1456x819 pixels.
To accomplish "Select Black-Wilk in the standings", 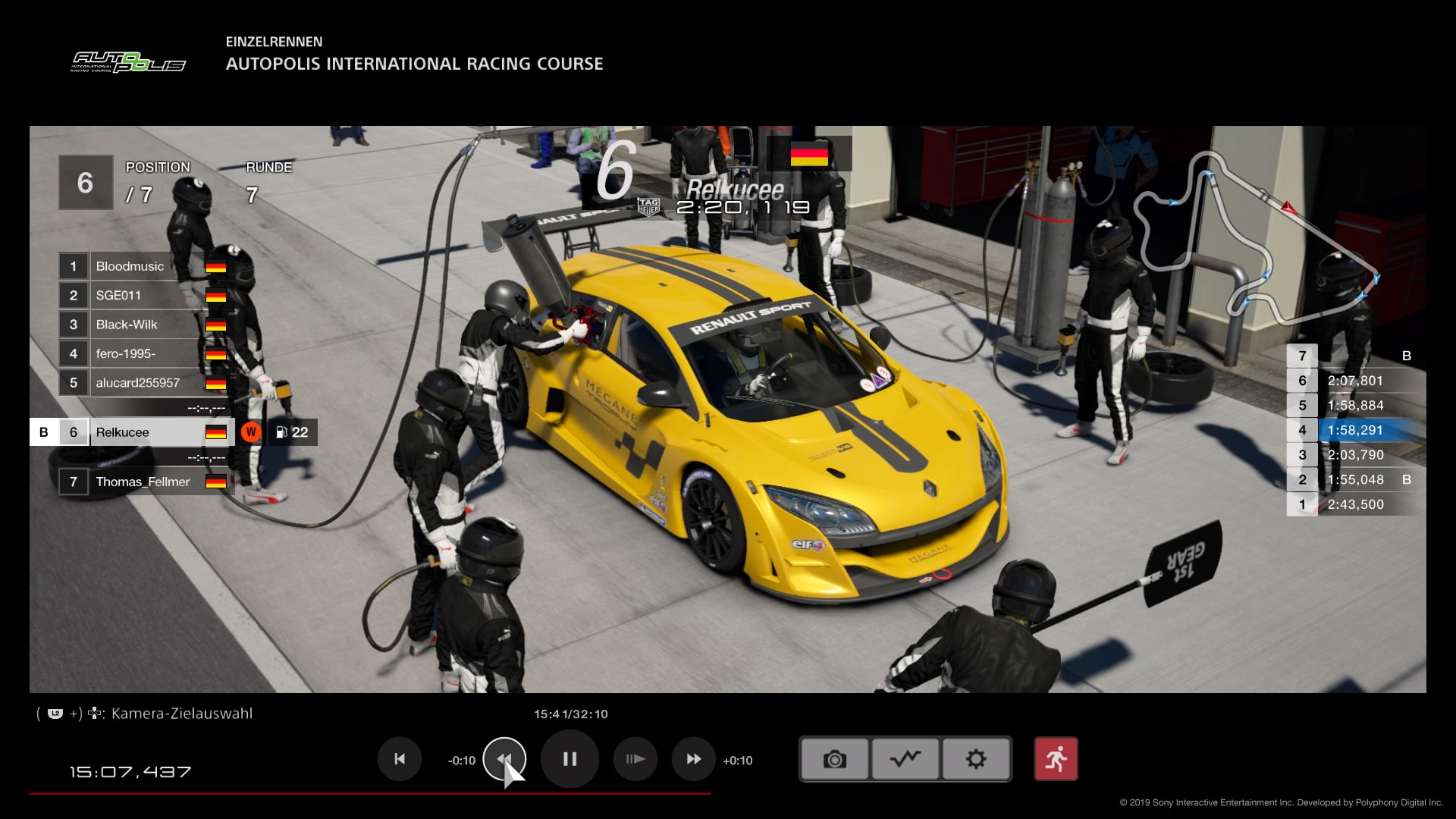I will [x=144, y=325].
